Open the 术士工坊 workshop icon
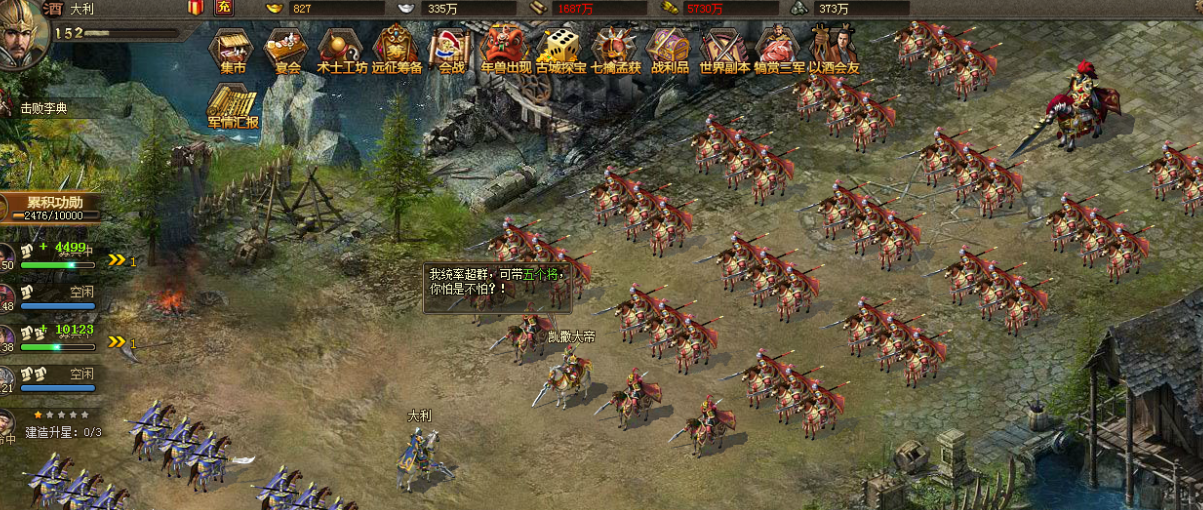This screenshot has height=510, width=1203. 341,47
